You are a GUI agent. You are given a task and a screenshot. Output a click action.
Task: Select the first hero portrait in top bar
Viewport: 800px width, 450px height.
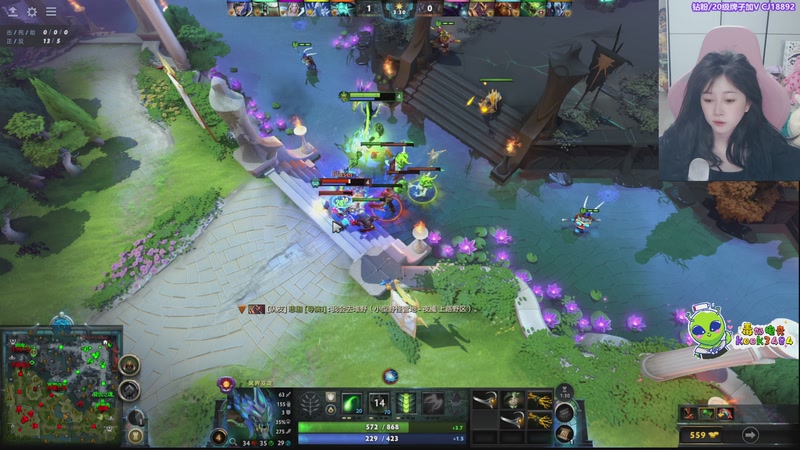coord(238,9)
